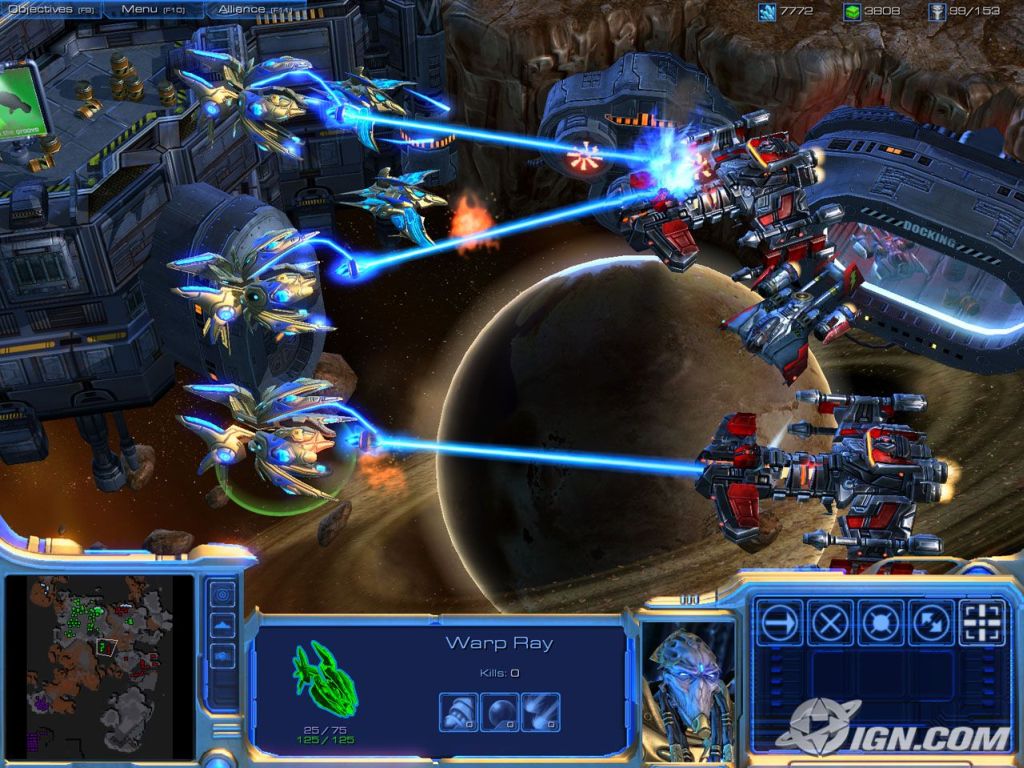Select the shield sphere upgrade icon
This screenshot has height=768, width=1024.
[499, 711]
